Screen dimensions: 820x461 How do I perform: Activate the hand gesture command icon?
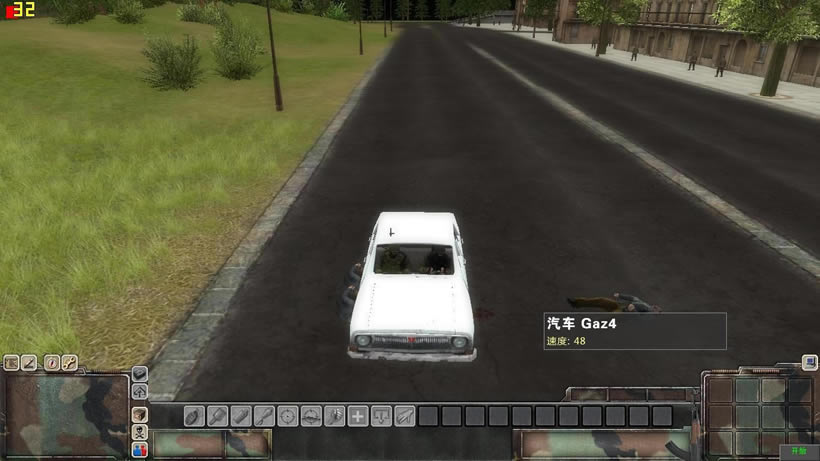[335, 416]
